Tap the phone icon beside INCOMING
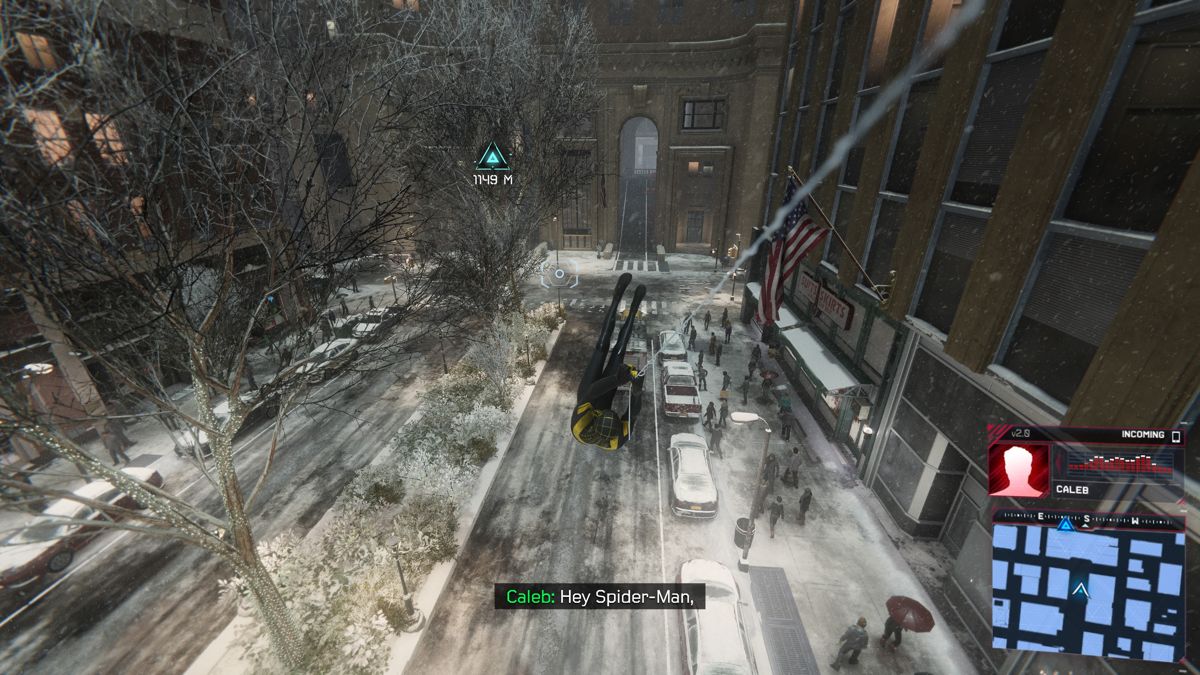Viewport: 1200px width, 675px height. (1176, 436)
